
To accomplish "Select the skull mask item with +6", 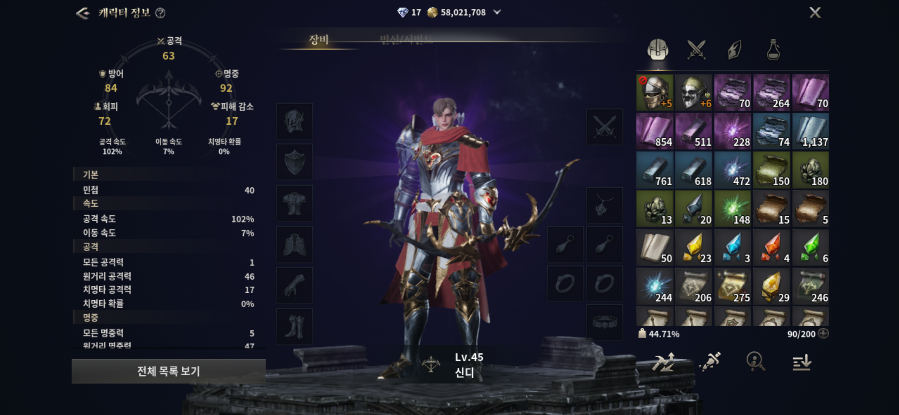I will click(x=693, y=92).
